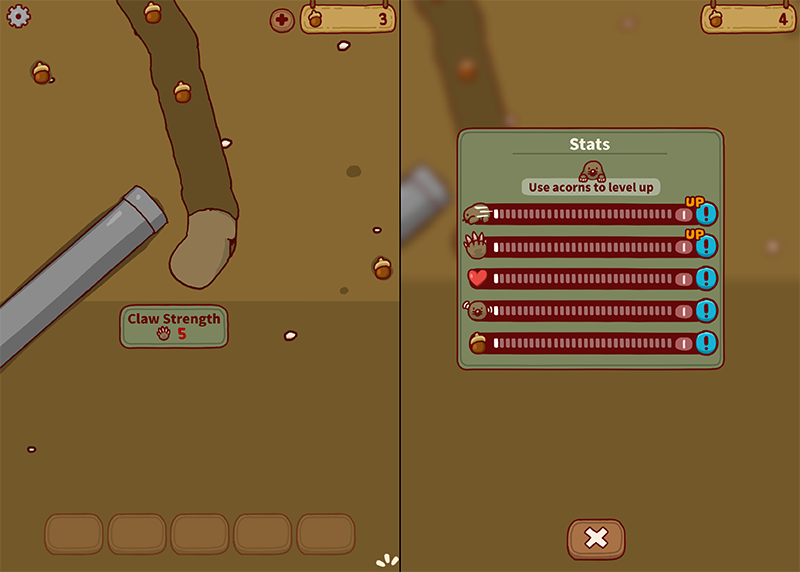Tap the blue button on the acorn stat
The image size is (800, 572).
[x=707, y=343]
